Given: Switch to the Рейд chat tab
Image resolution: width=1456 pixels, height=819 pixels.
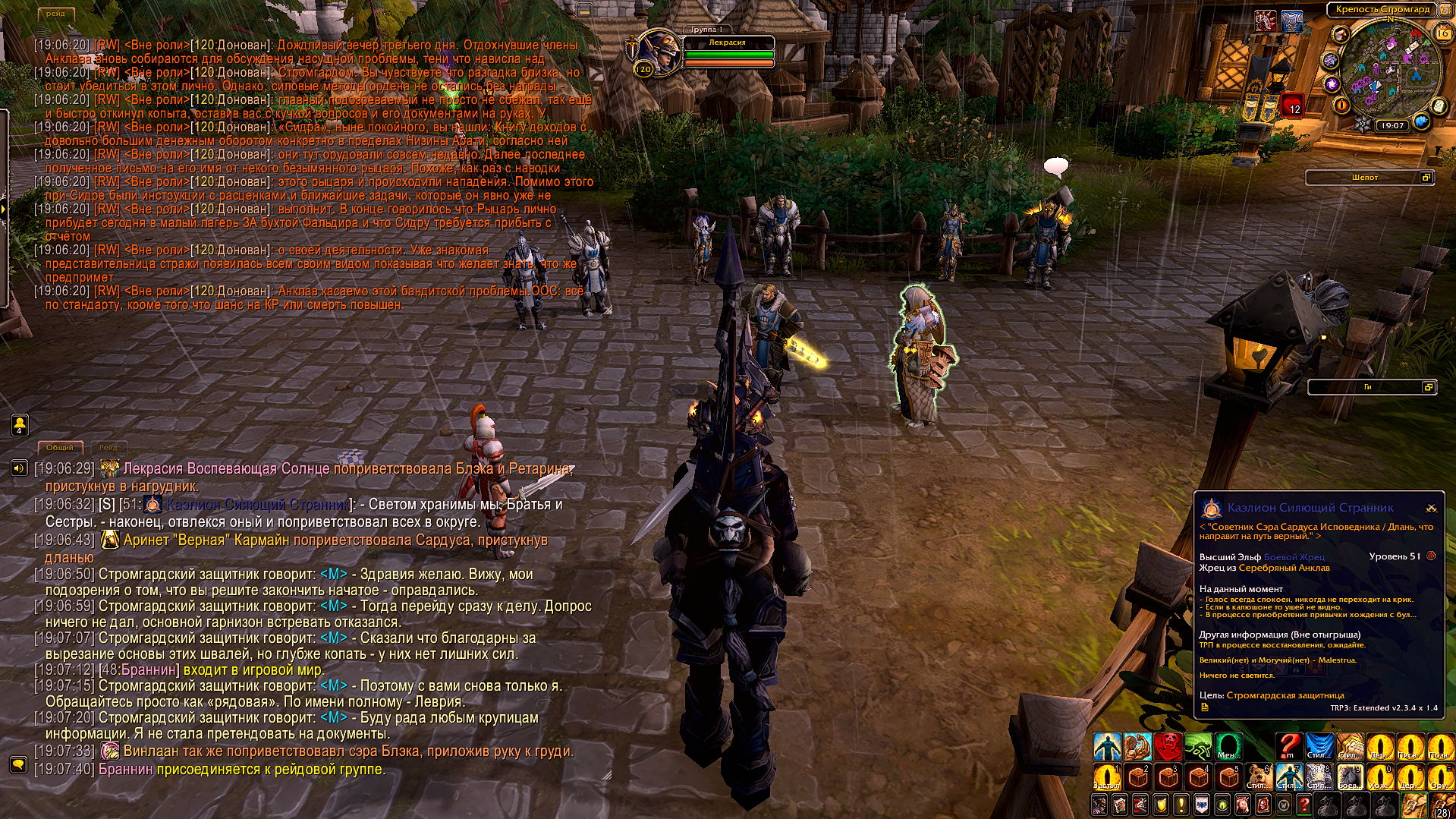Looking at the screenshot, I should pos(108,448).
